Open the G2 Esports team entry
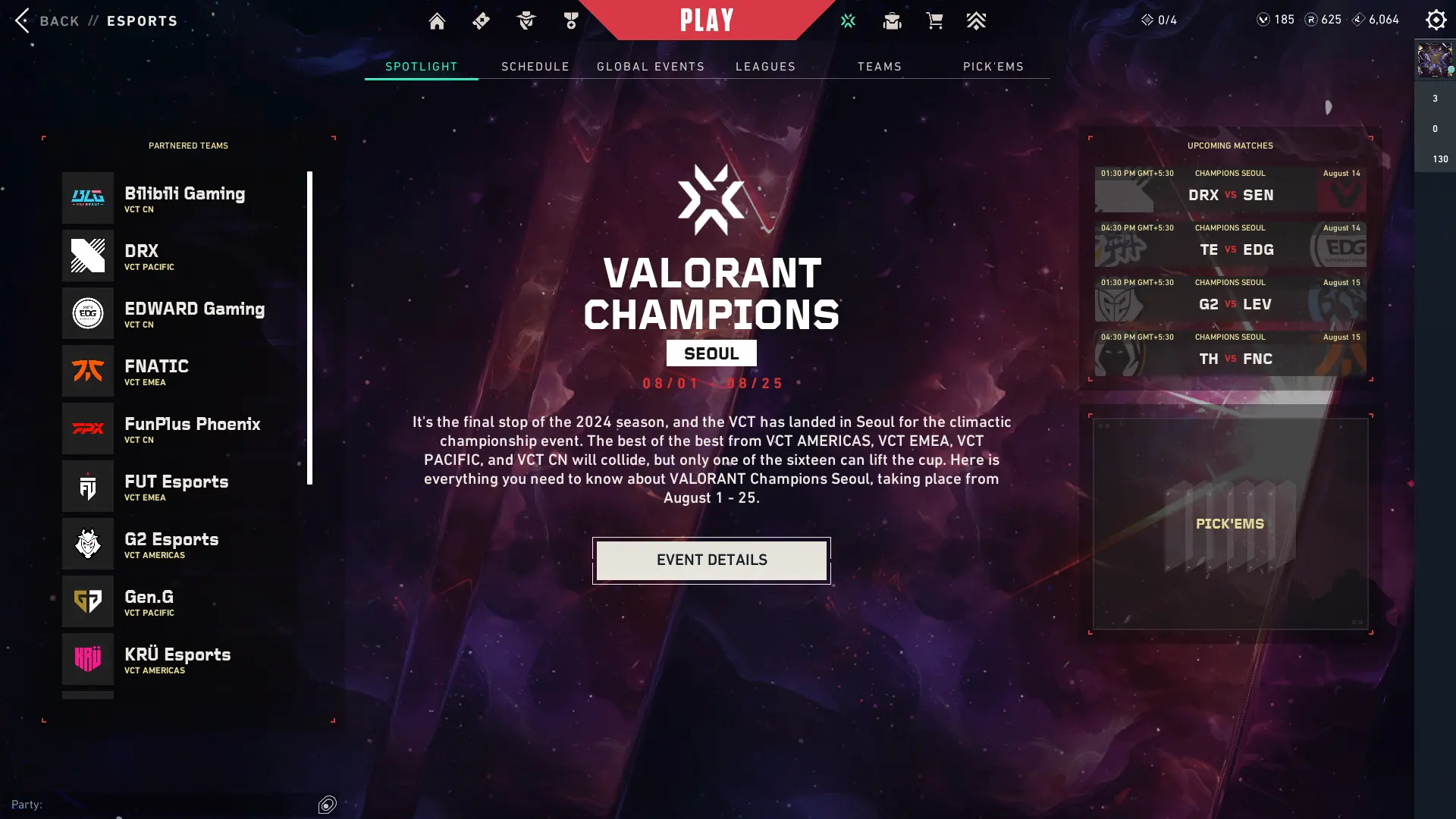The width and height of the screenshot is (1456, 819). point(182,544)
